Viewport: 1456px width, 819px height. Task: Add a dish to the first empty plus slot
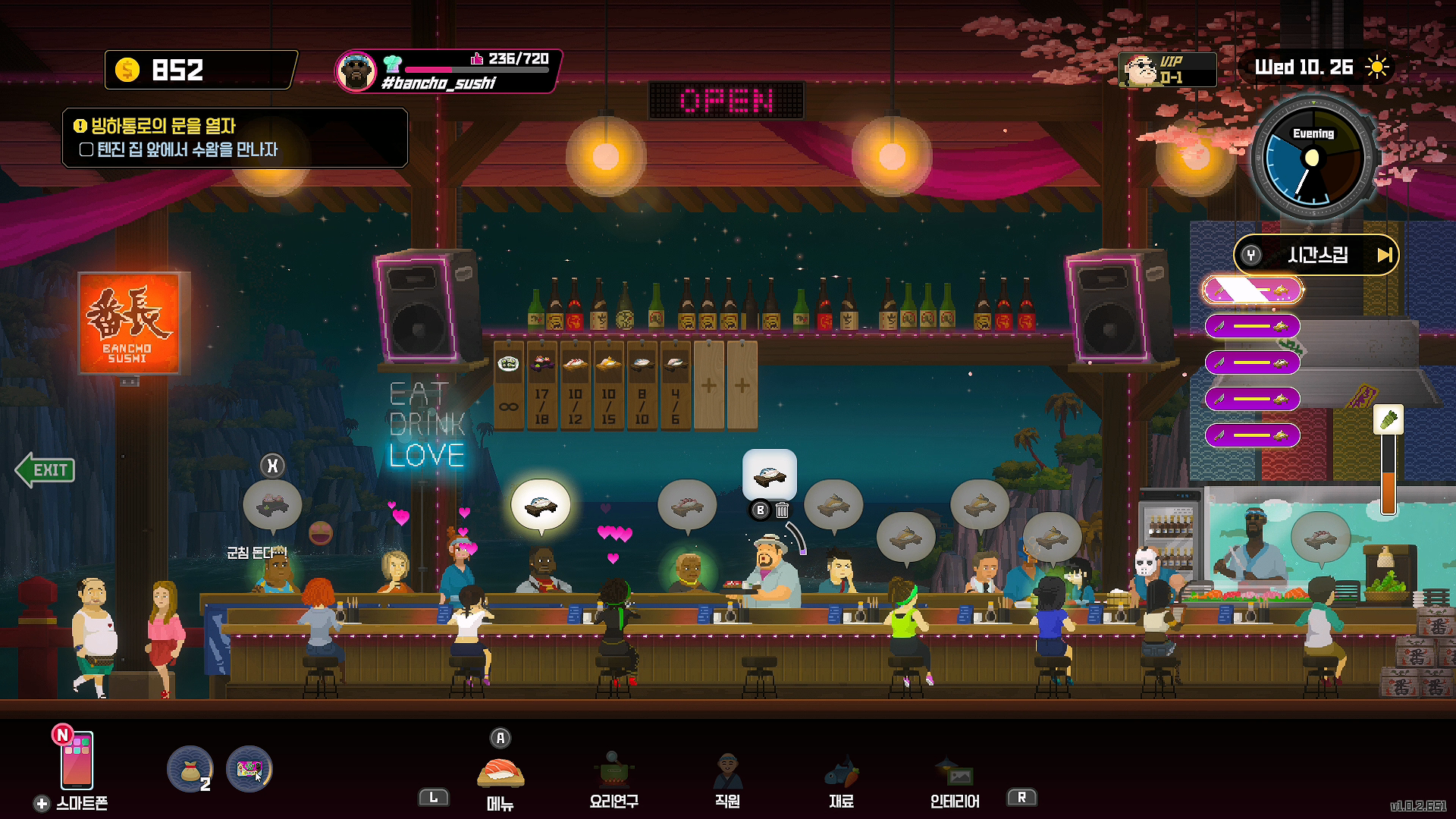(x=708, y=385)
